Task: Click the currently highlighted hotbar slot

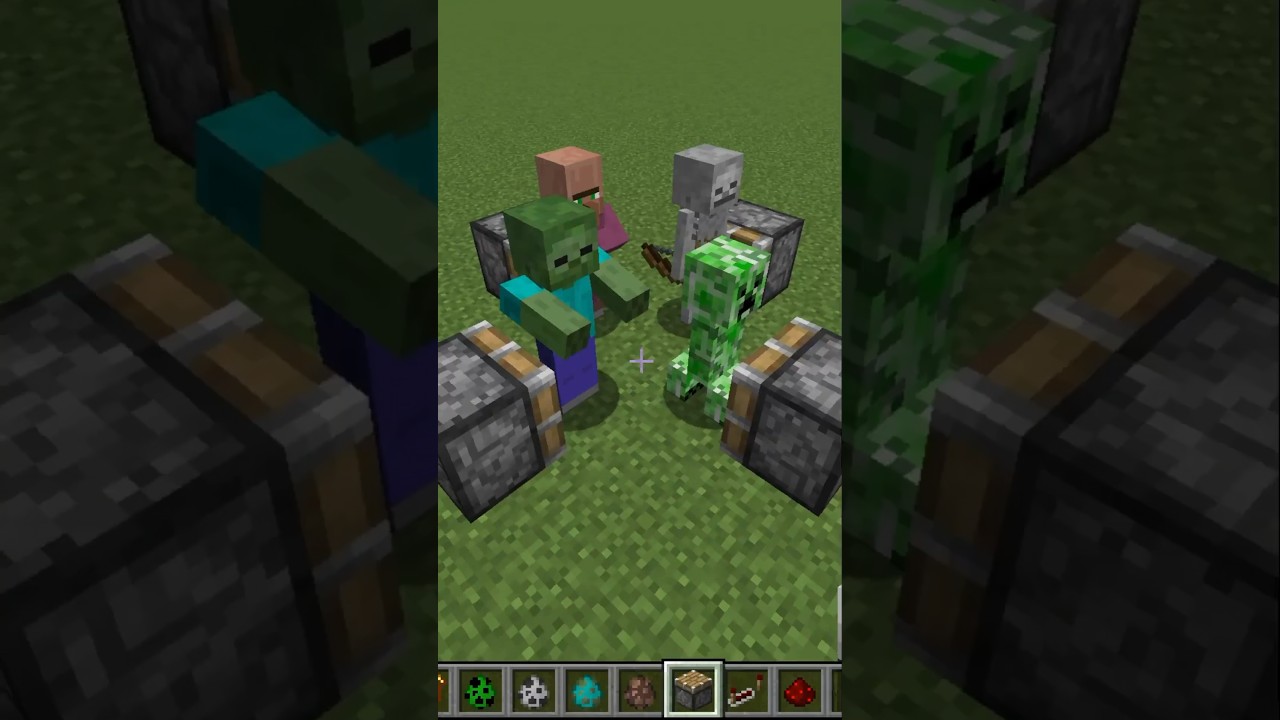Action: pyautogui.click(x=693, y=688)
